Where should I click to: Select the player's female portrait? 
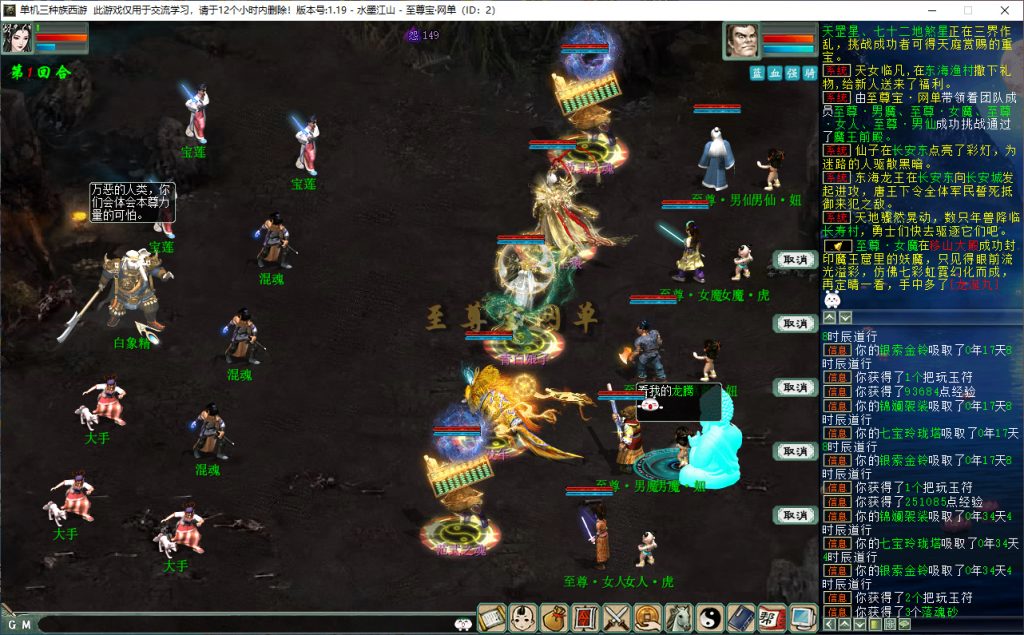click(x=17, y=39)
